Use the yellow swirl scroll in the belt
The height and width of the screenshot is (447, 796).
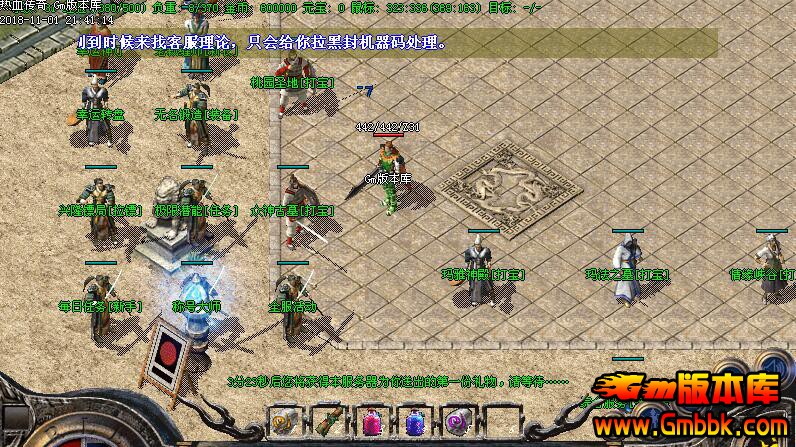tap(283, 422)
